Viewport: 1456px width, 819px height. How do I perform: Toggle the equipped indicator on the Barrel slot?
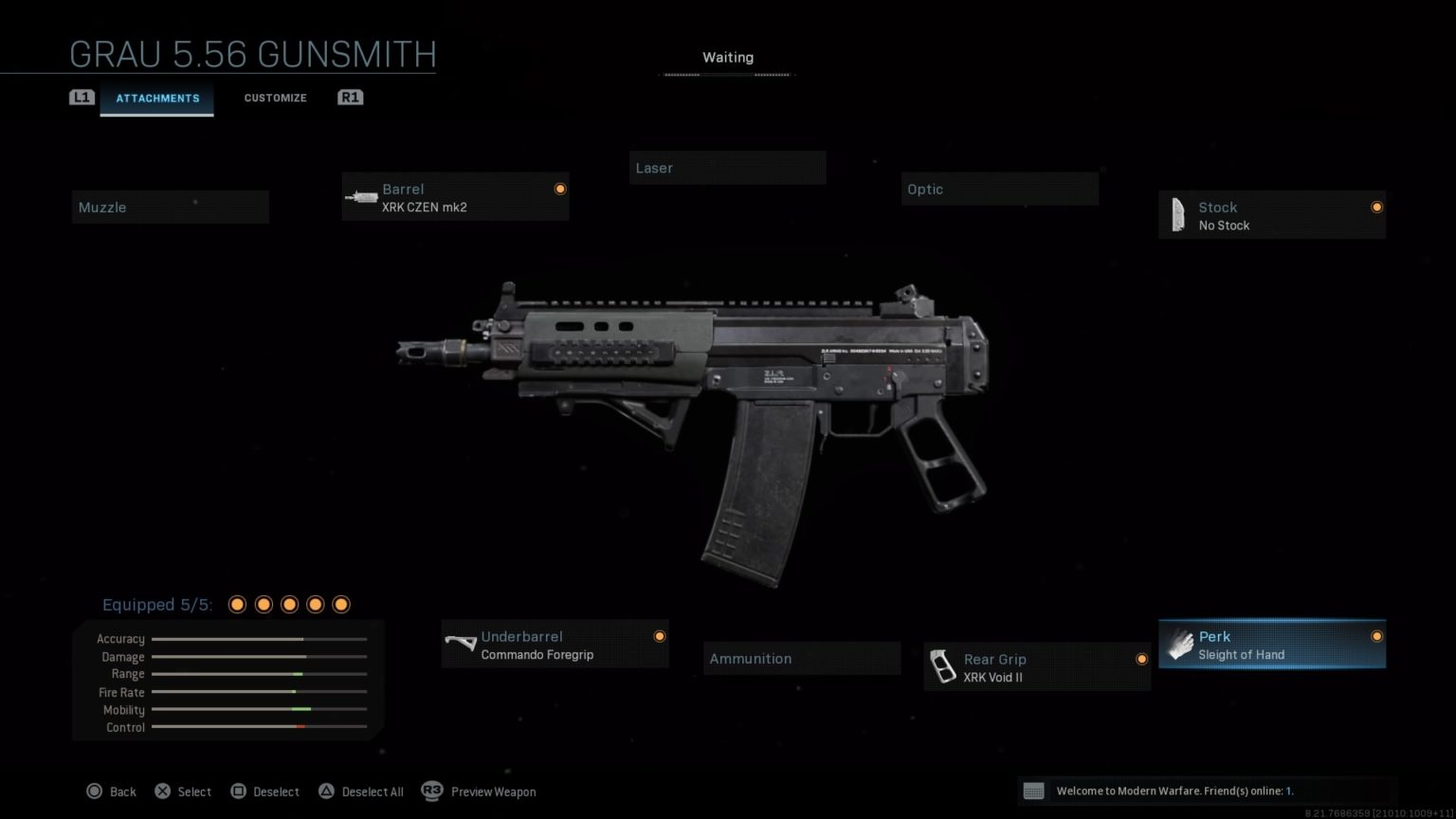[x=560, y=188]
